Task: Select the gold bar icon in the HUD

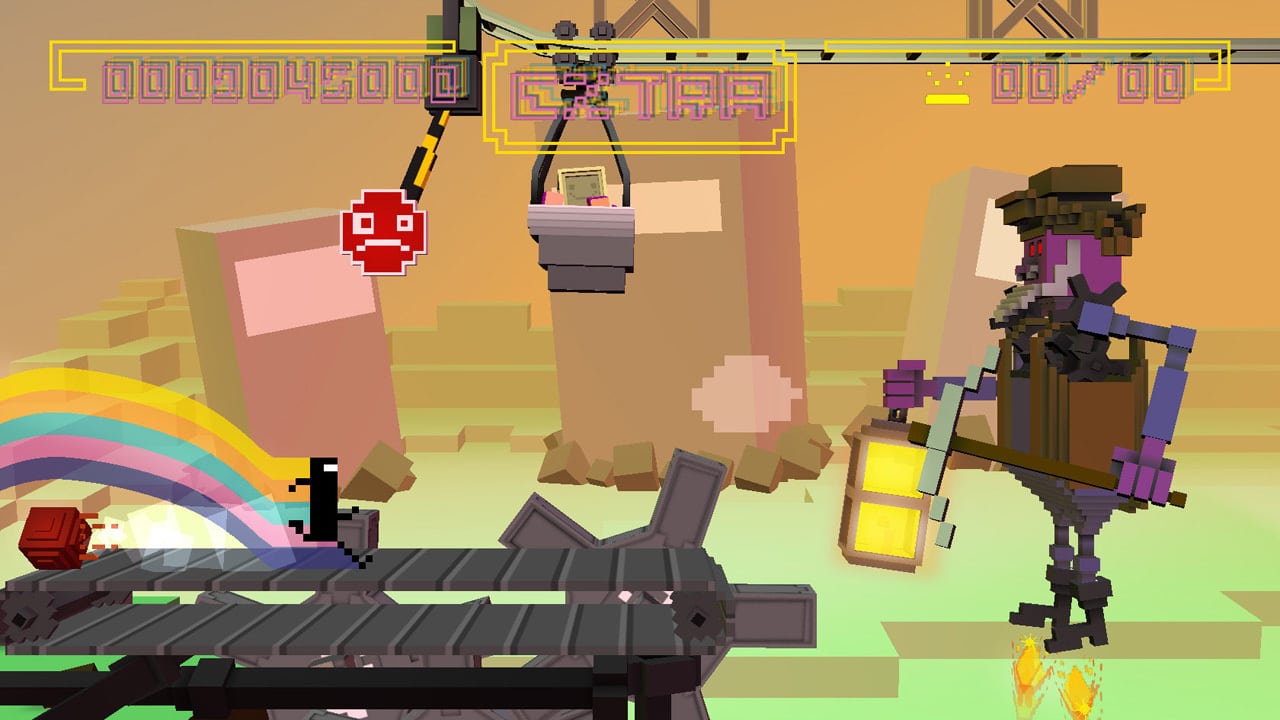Action: click(947, 98)
